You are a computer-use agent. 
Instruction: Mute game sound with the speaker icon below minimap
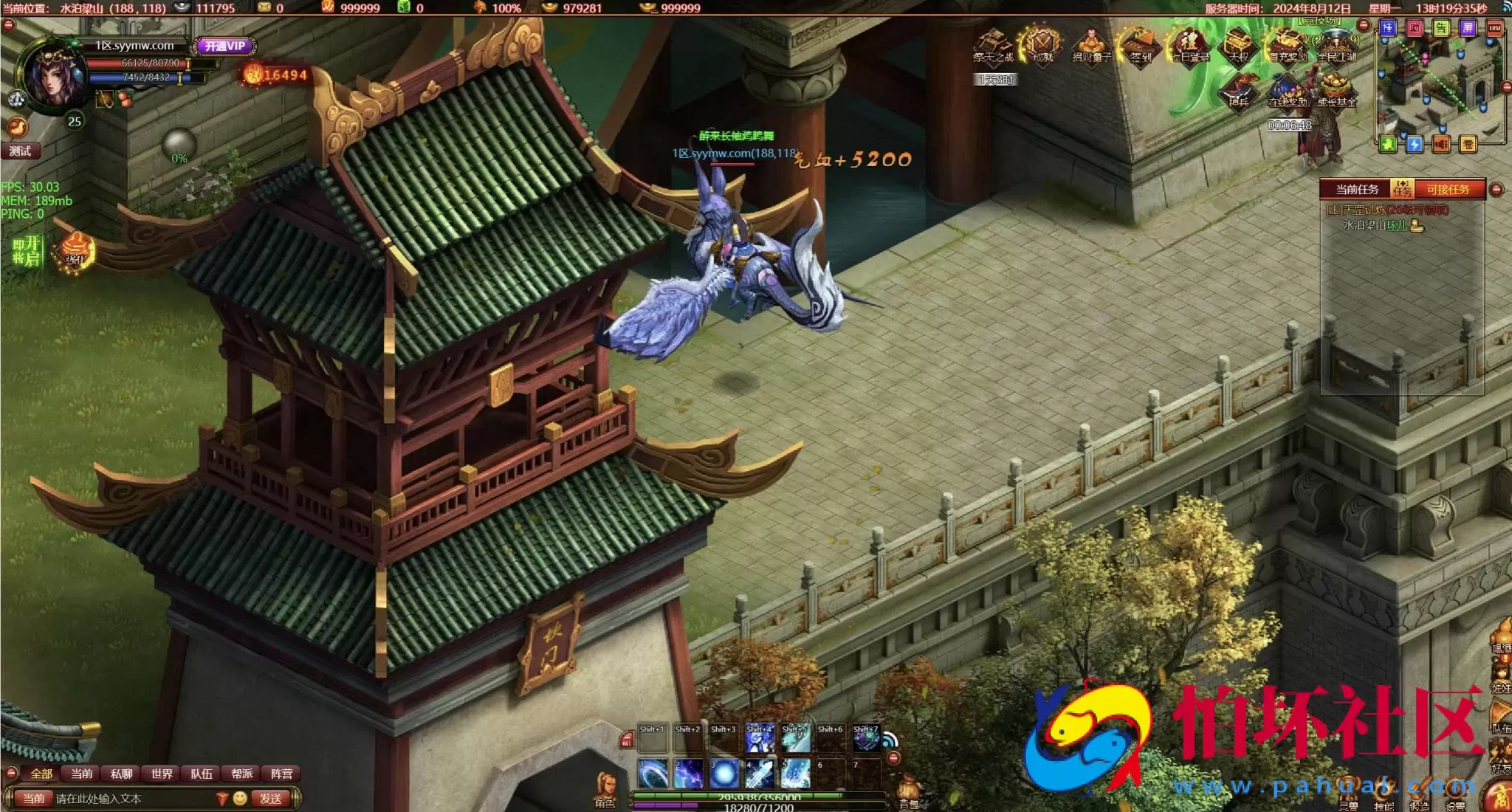tap(1441, 145)
